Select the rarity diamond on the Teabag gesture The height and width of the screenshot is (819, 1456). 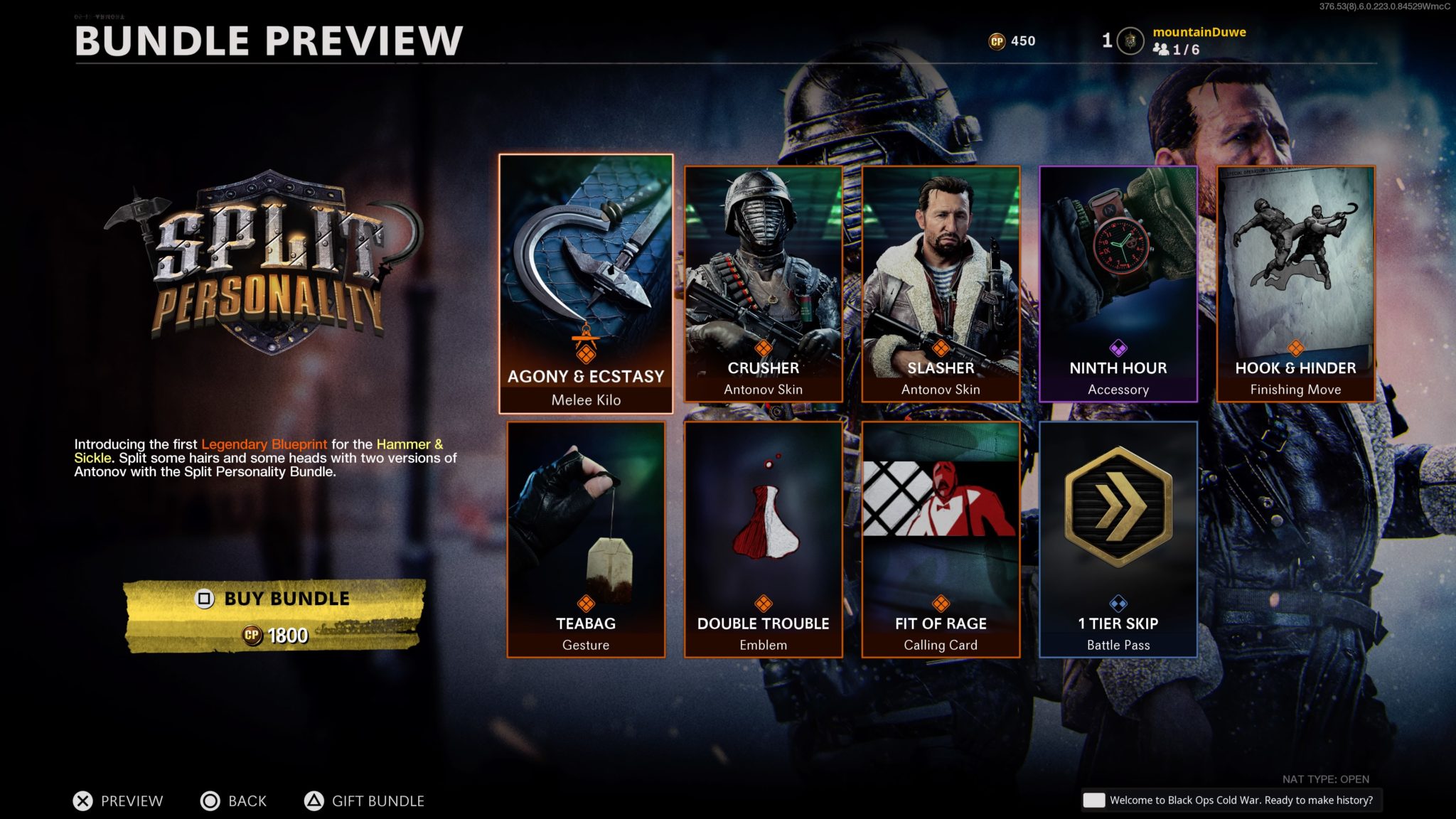(587, 604)
